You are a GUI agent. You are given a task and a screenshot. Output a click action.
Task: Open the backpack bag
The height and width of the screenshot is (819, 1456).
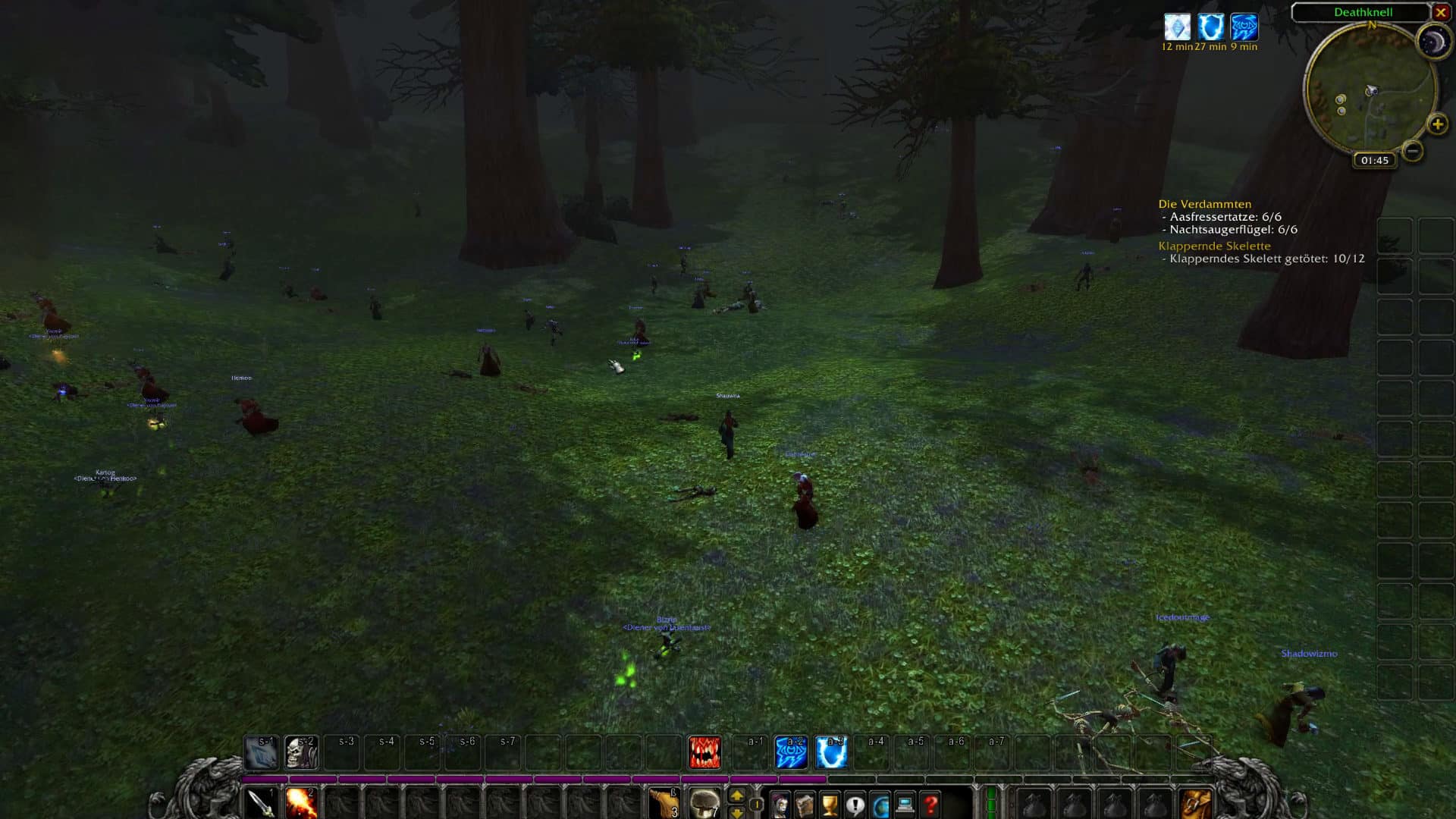[x=1196, y=804]
